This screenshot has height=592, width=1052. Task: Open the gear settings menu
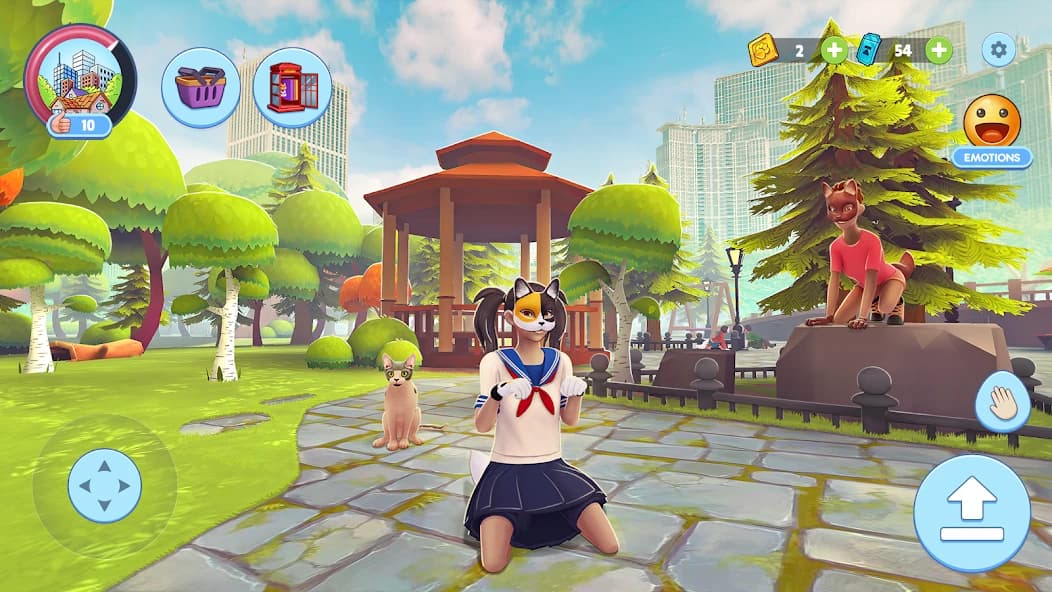998,49
